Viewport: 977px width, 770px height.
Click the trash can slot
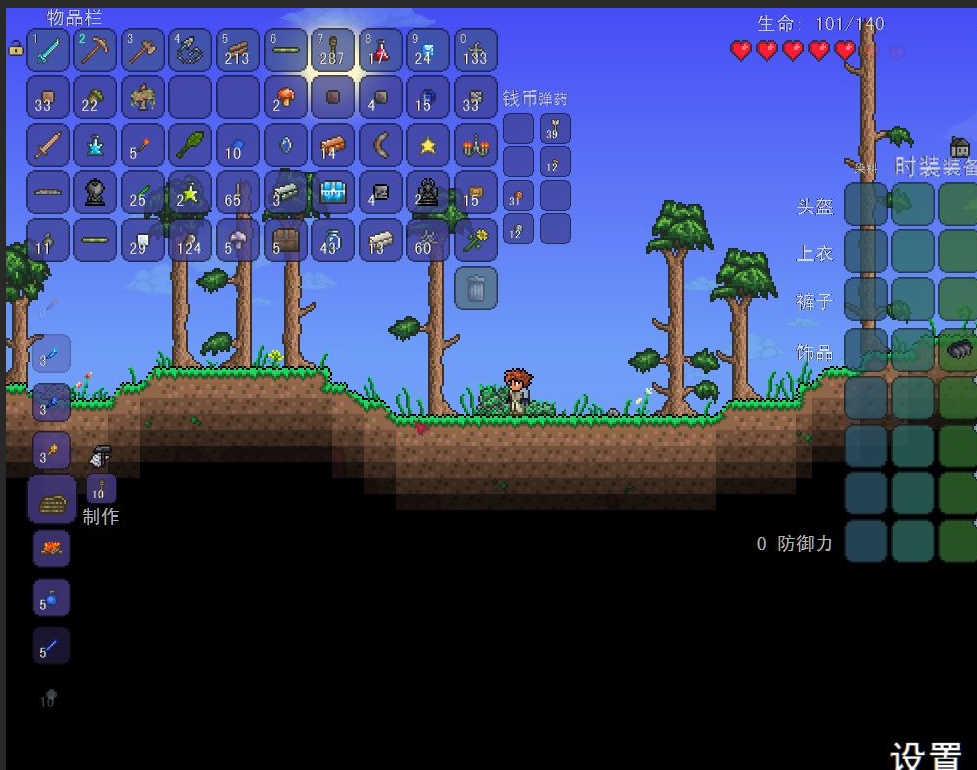(x=476, y=288)
